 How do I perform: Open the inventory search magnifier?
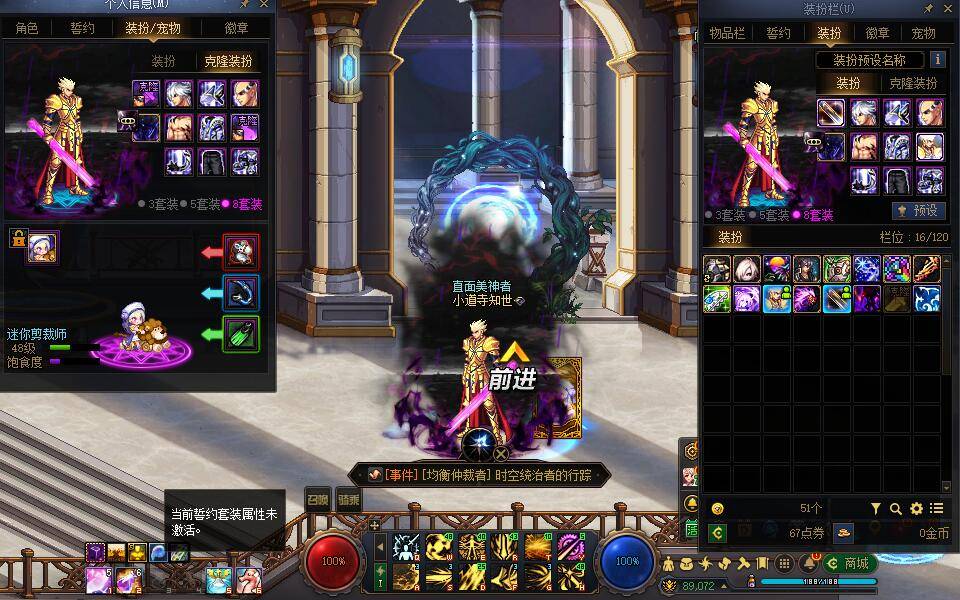pyautogui.click(x=896, y=509)
